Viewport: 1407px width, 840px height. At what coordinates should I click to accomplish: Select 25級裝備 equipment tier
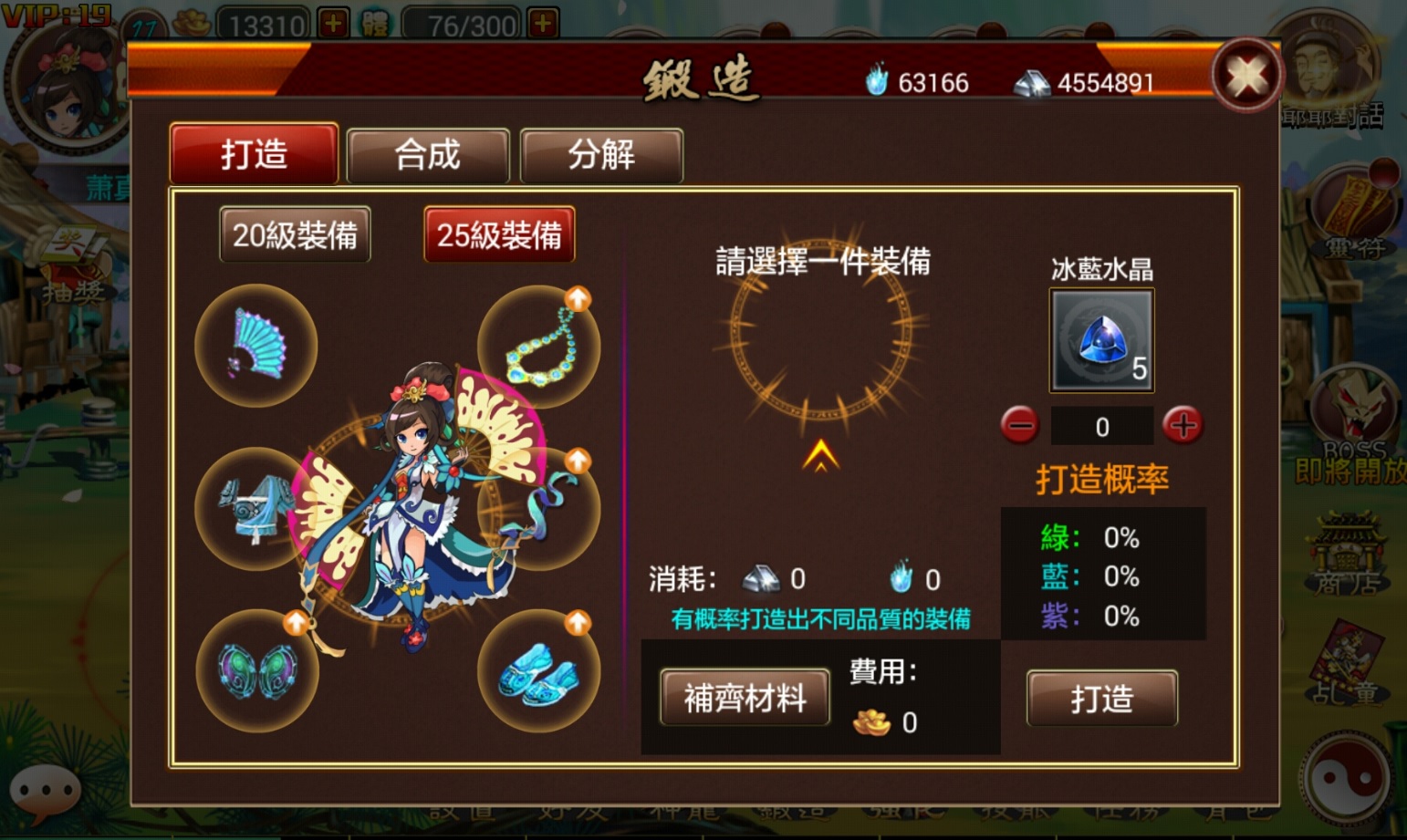tap(499, 235)
